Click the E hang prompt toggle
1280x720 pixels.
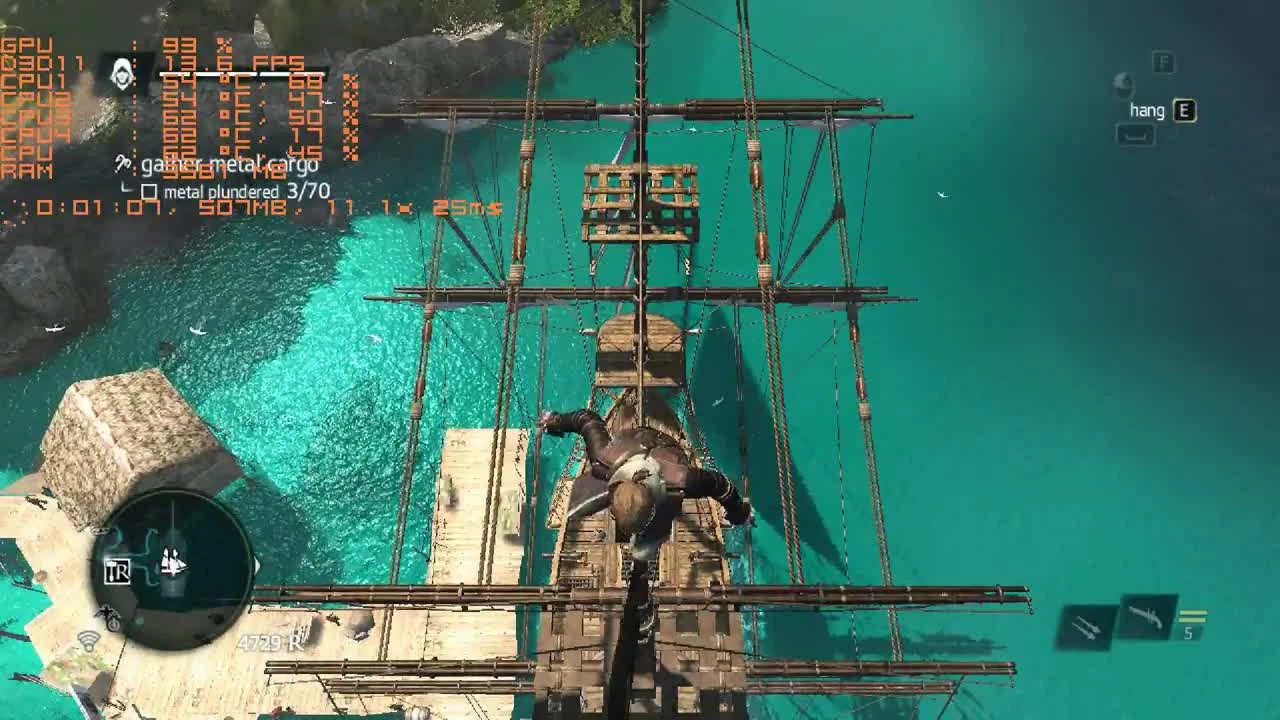click(x=1185, y=110)
